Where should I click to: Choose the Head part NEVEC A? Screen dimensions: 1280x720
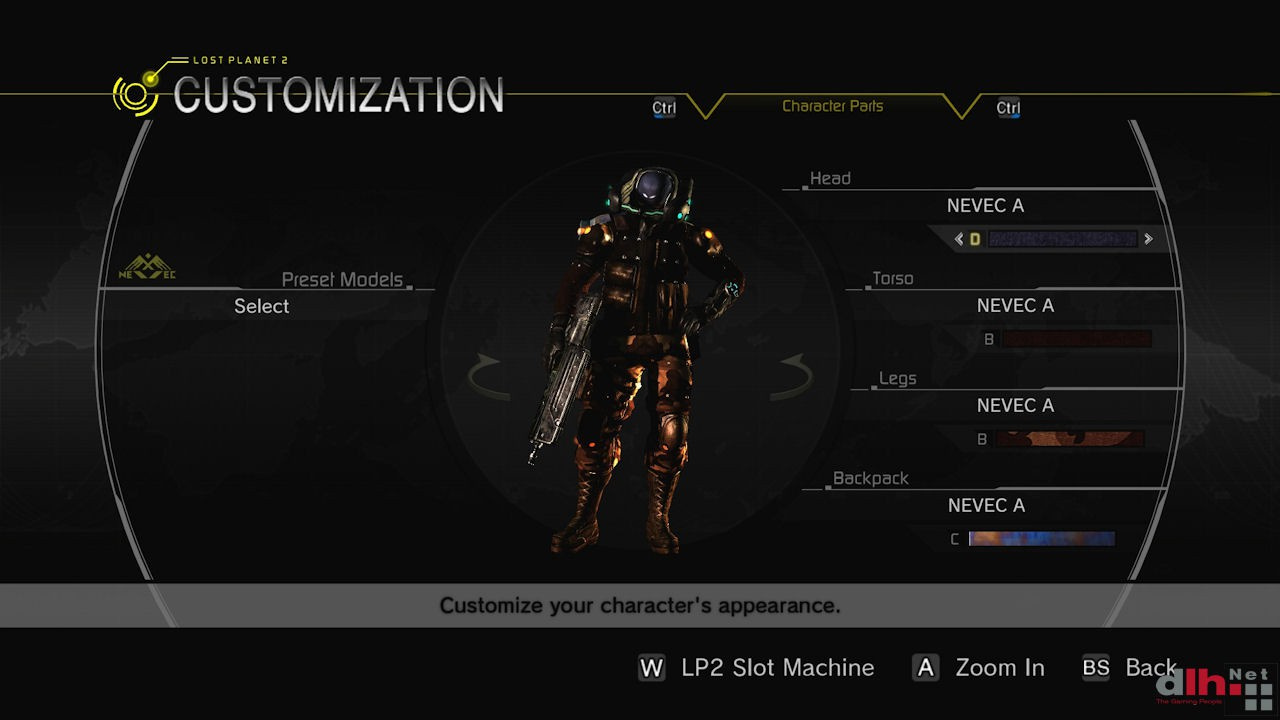985,206
